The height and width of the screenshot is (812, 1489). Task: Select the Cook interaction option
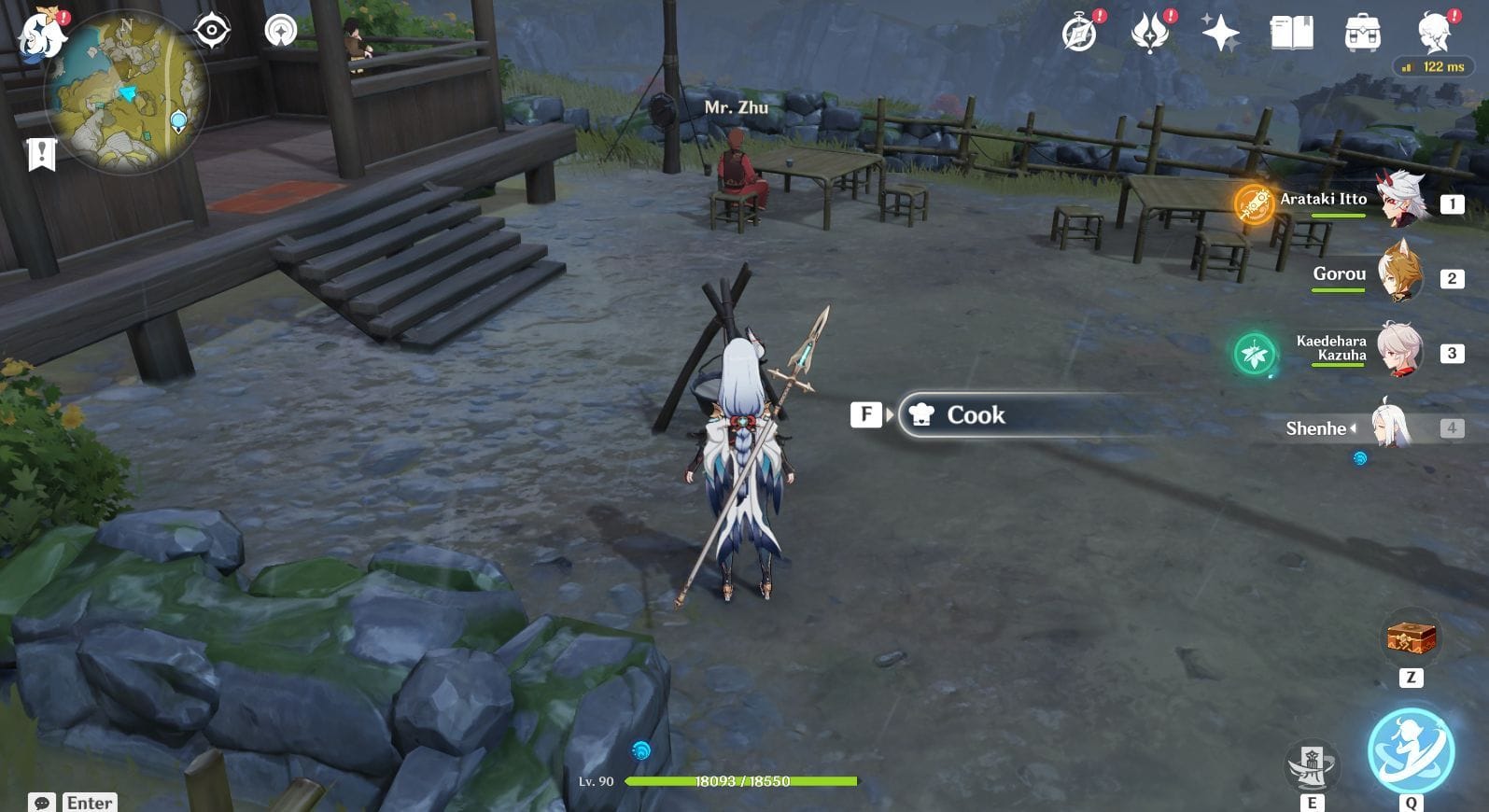pyautogui.click(x=976, y=415)
